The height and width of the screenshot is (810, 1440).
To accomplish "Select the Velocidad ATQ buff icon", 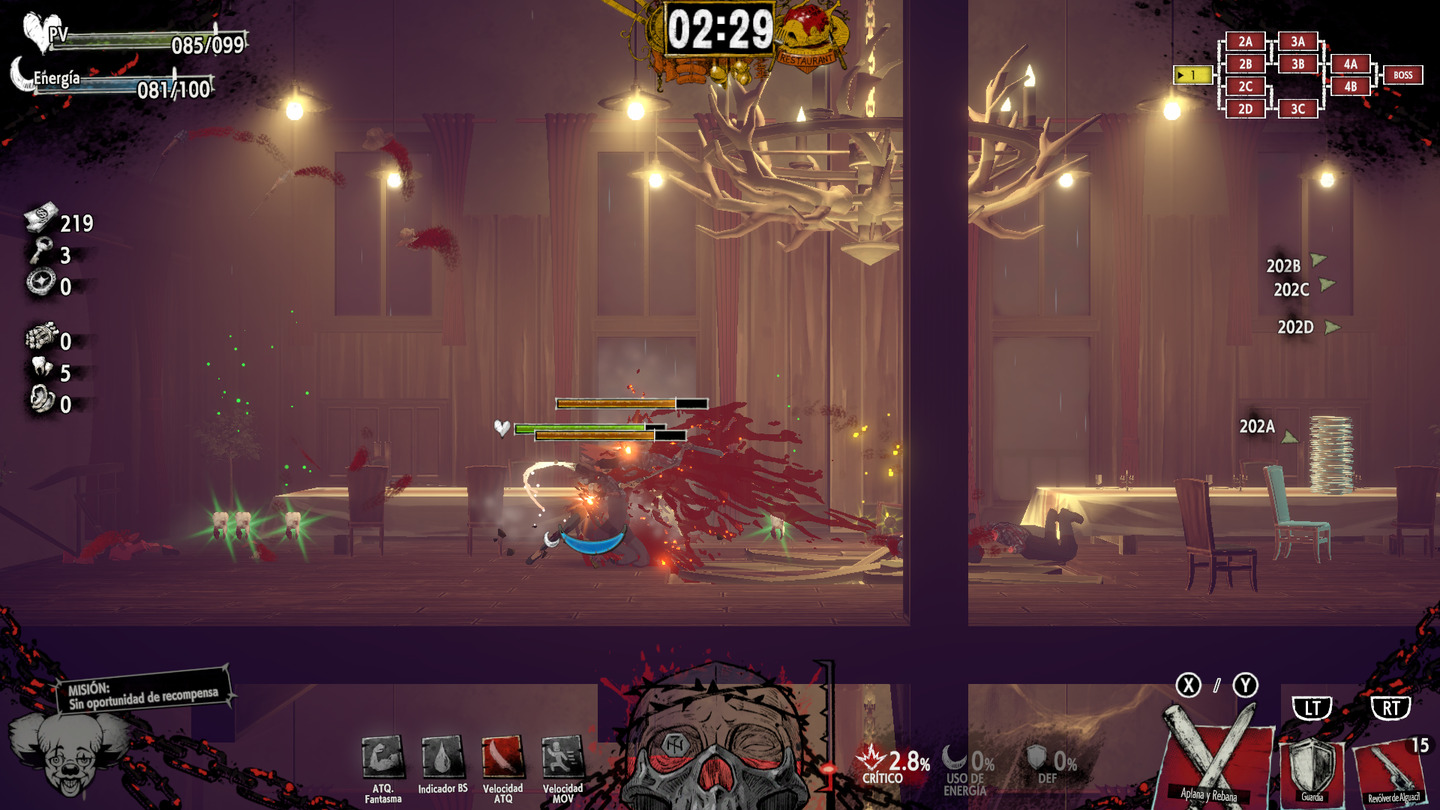I will click(x=502, y=758).
